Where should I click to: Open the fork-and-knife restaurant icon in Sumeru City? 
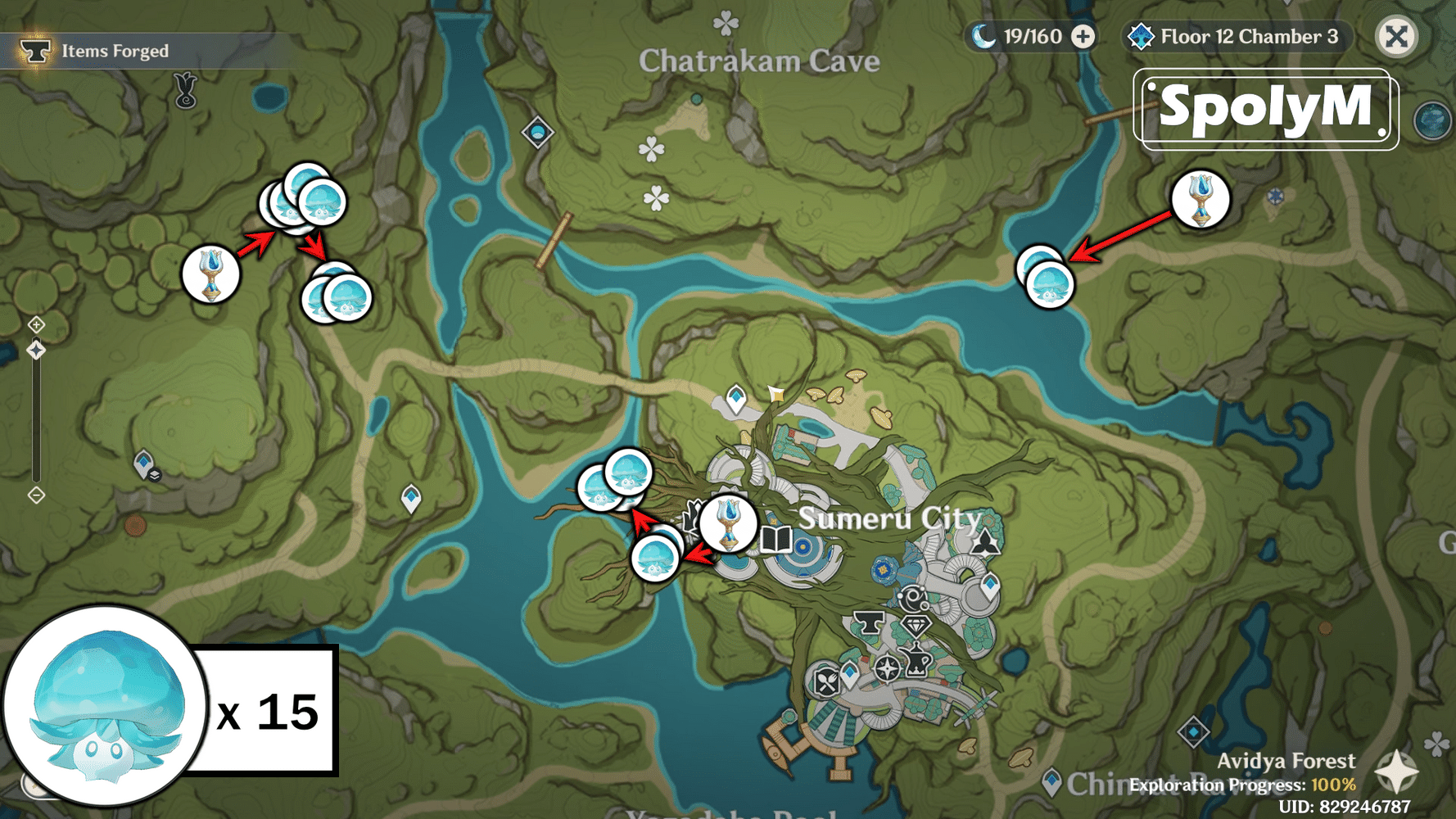826,680
